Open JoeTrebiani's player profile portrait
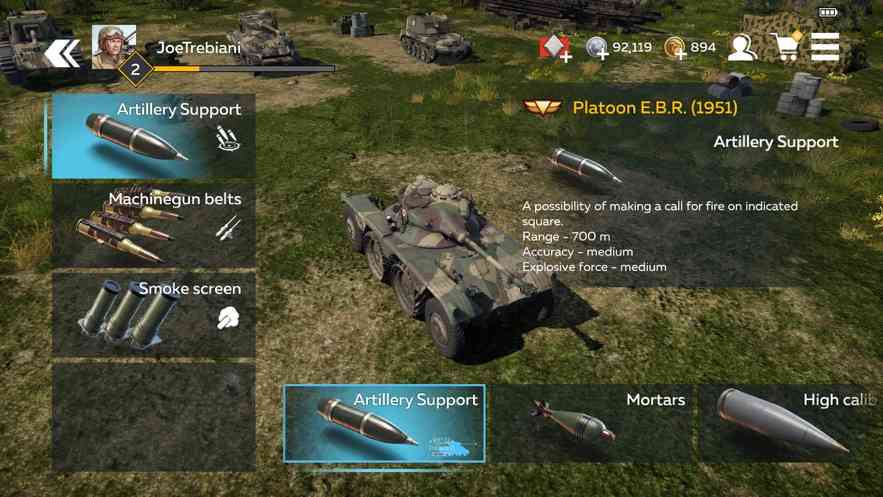The image size is (883, 497). [114, 46]
